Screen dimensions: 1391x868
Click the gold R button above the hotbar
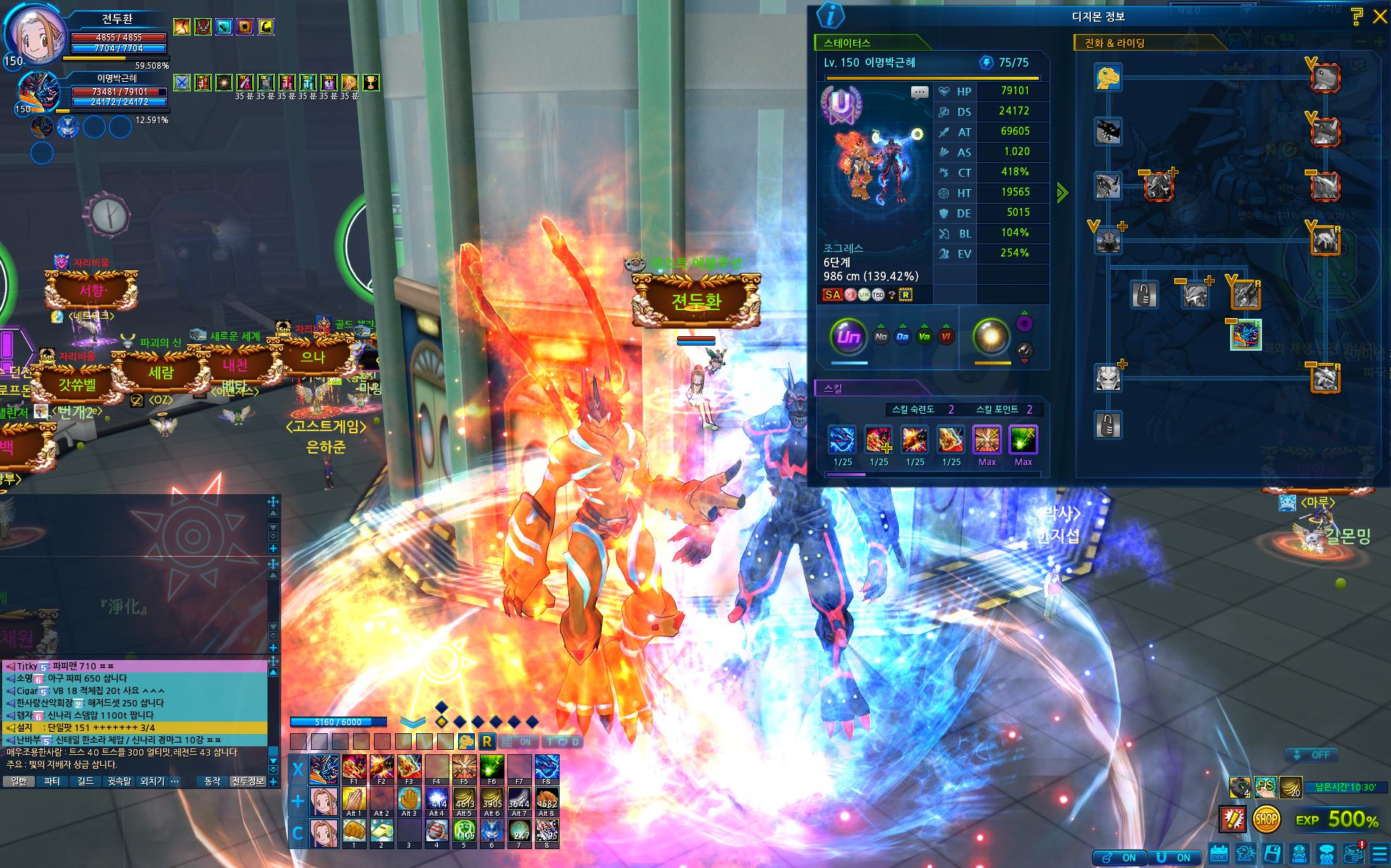tap(486, 741)
